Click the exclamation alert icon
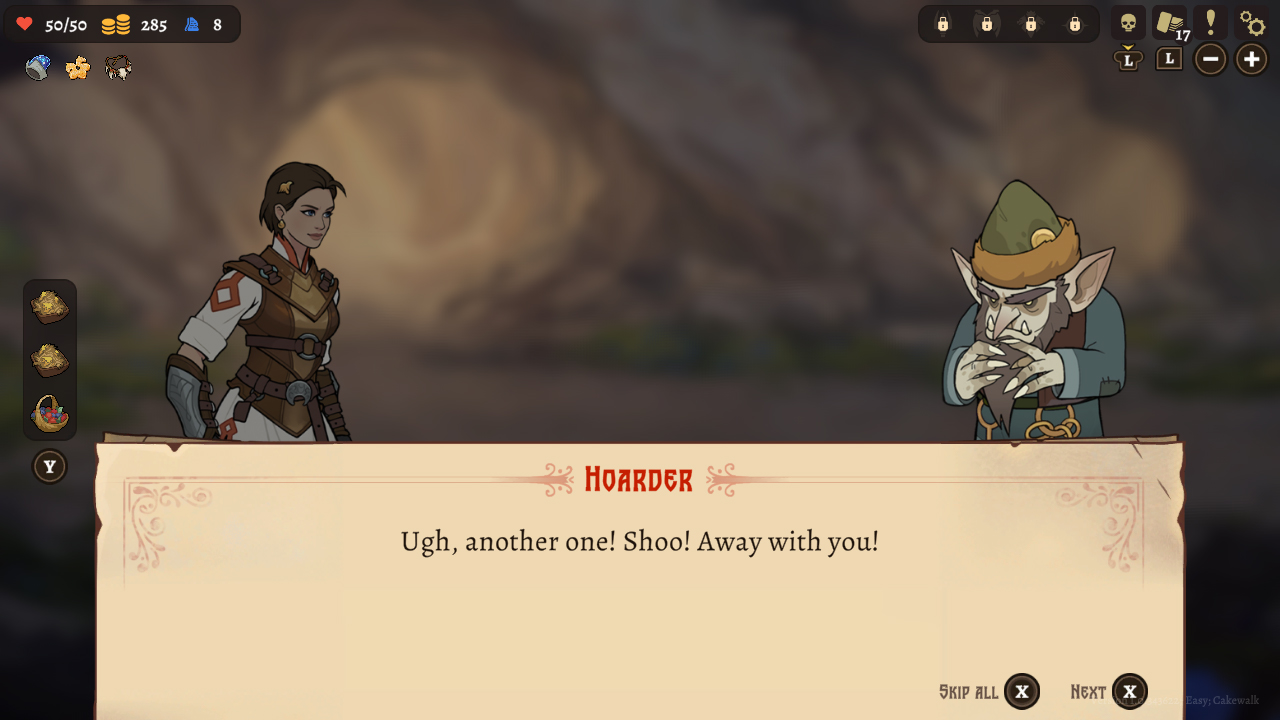The width and height of the screenshot is (1280, 720). pos(1211,22)
